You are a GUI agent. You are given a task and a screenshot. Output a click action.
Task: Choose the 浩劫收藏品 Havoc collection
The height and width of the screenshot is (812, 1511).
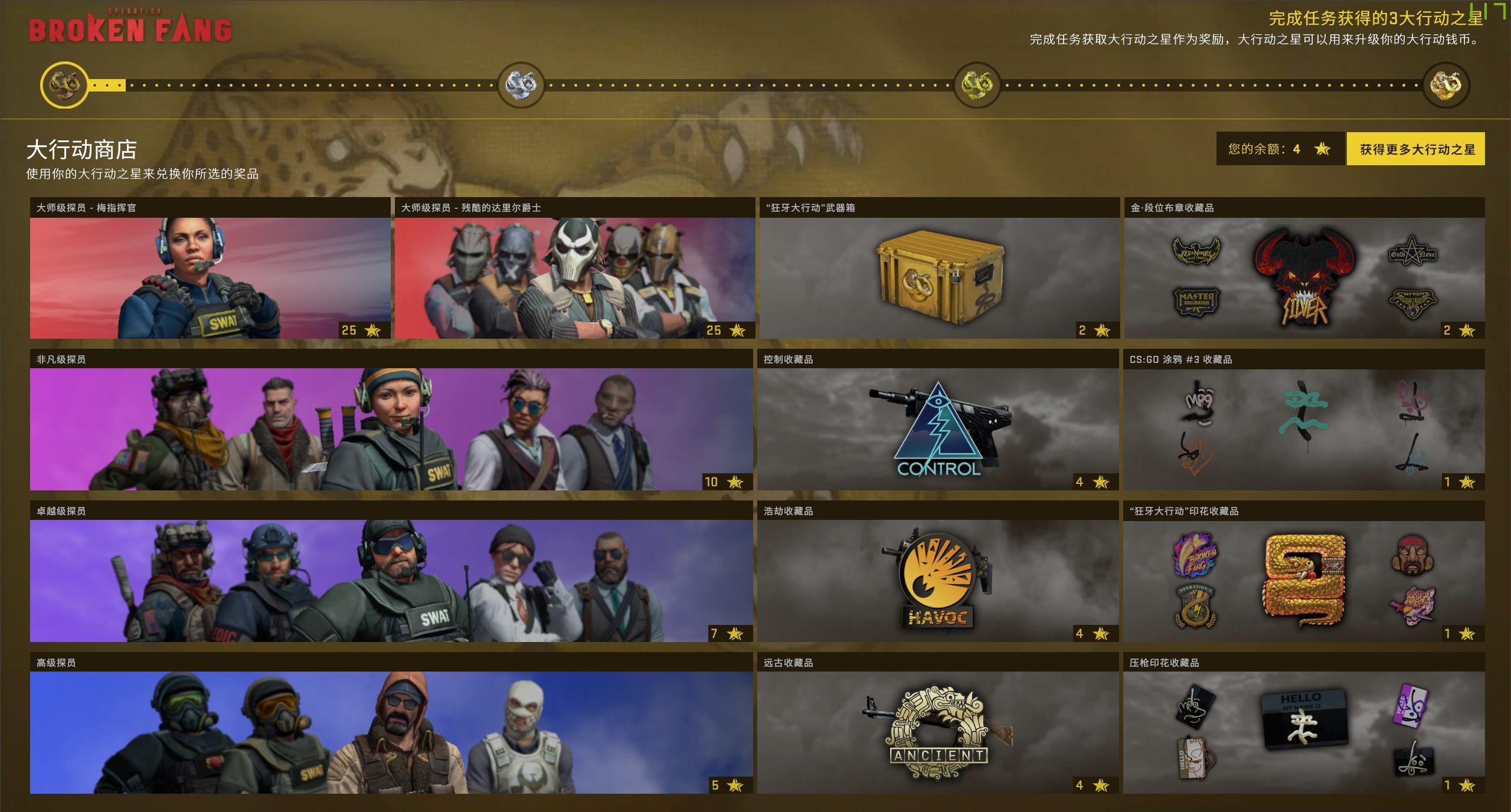tap(938, 581)
